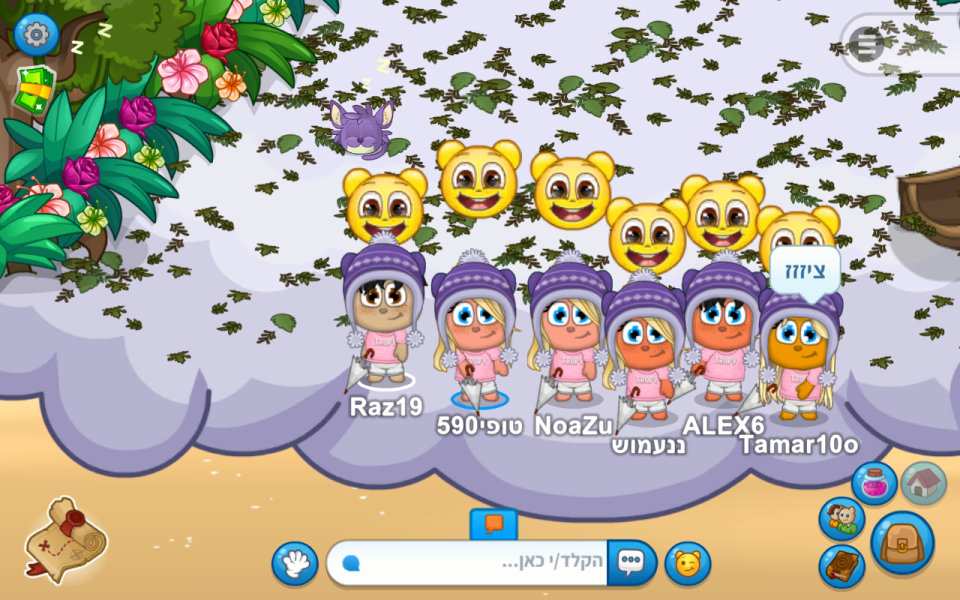
Task: Expand the orange chat log tab
Action: point(493,523)
